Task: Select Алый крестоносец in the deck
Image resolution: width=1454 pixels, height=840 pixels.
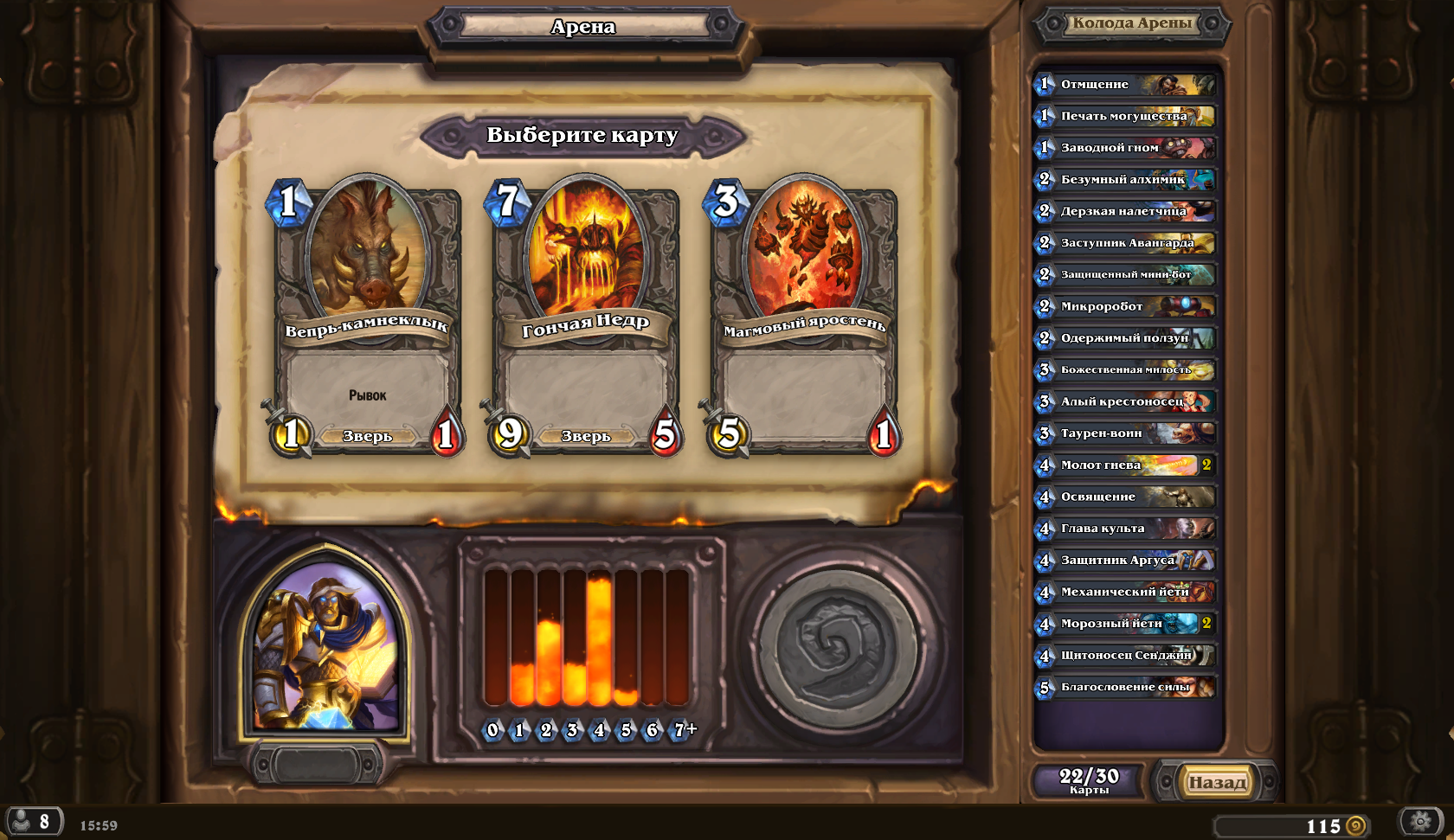Action: tap(1126, 401)
